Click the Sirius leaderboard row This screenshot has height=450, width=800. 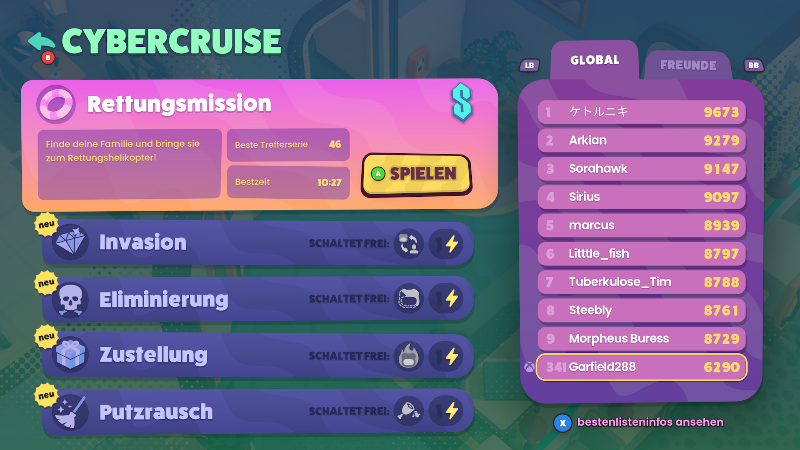642,197
